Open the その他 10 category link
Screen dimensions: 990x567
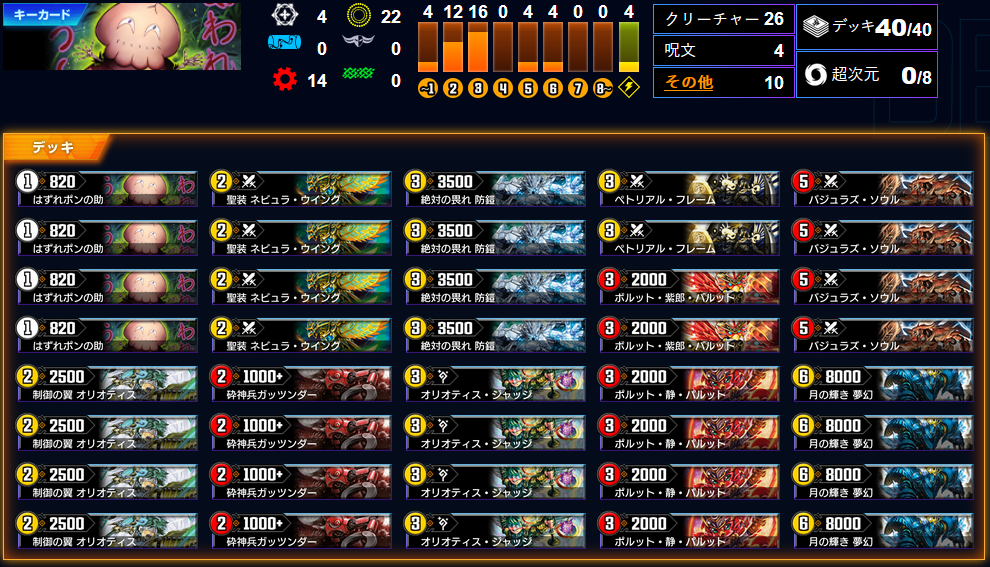click(689, 83)
